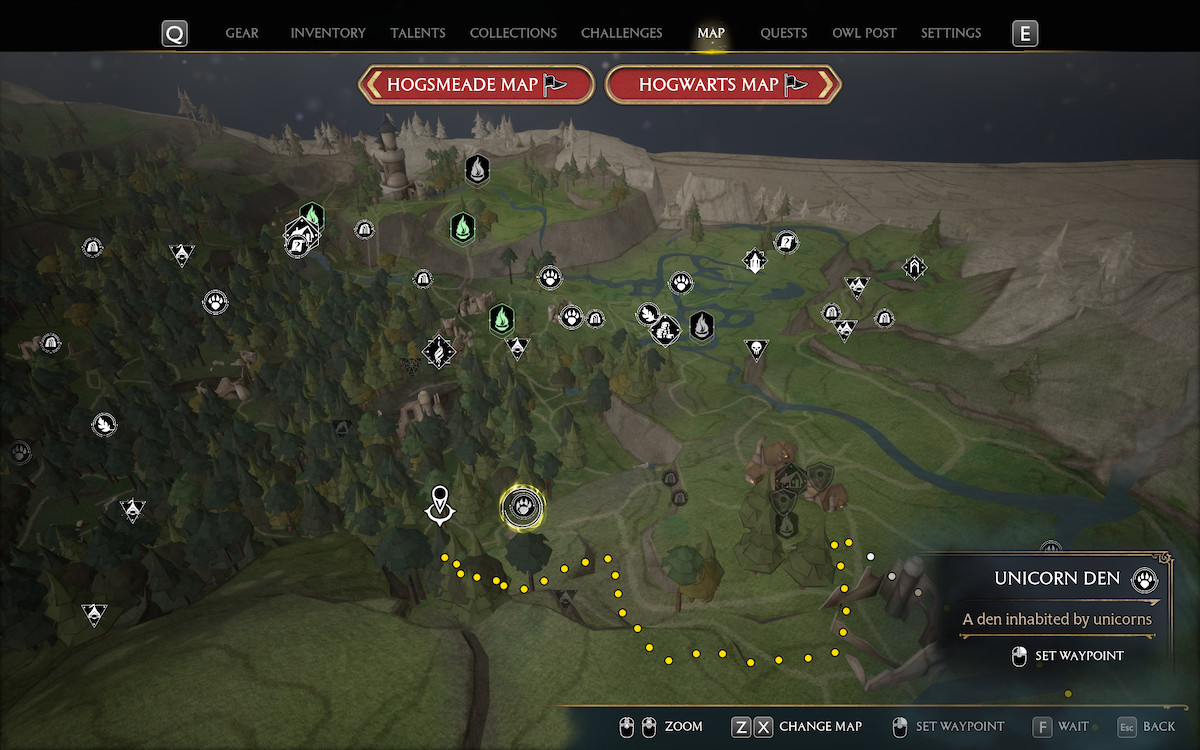This screenshot has height=750, width=1200.
Task: Open the Owl Post tab
Action: [864, 33]
